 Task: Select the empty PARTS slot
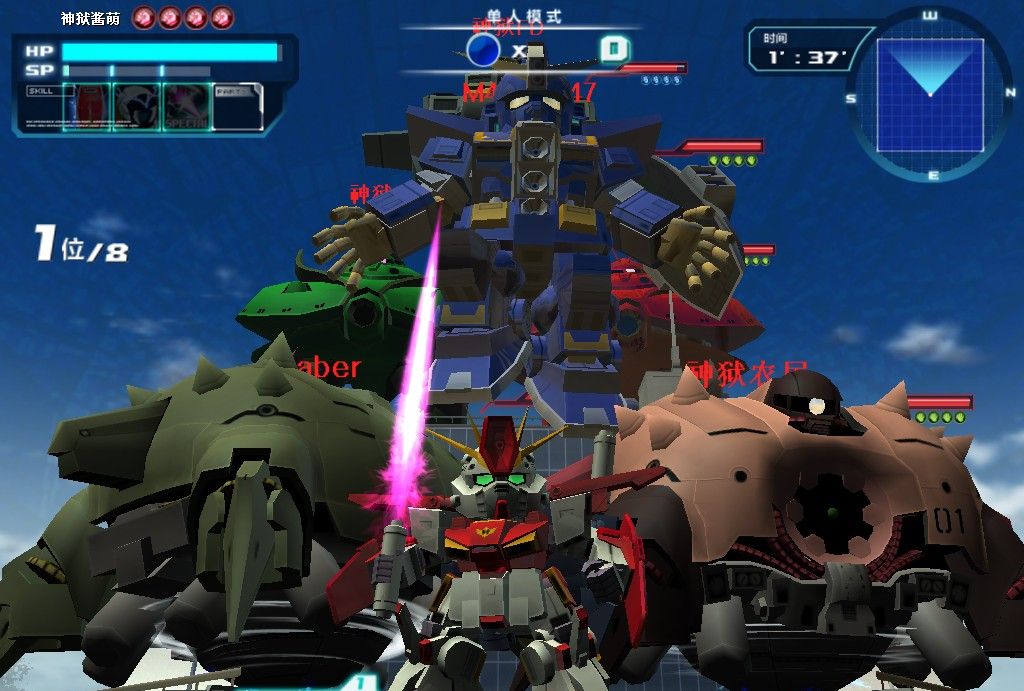pyautogui.click(x=237, y=106)
